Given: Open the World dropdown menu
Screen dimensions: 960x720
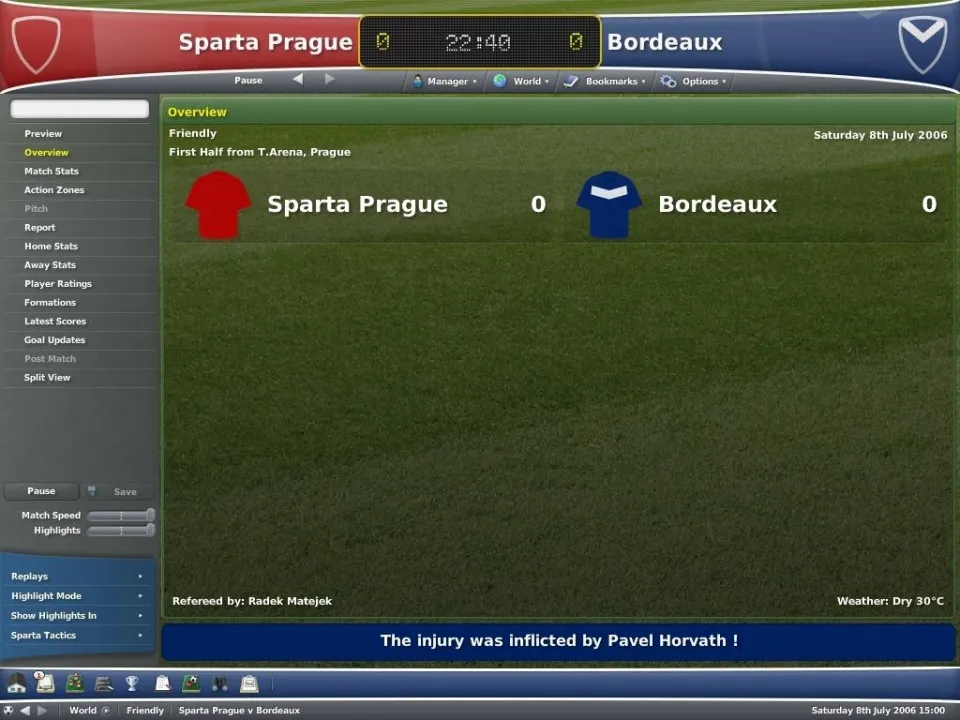Looking at the screenshot, I should (522, 81).
